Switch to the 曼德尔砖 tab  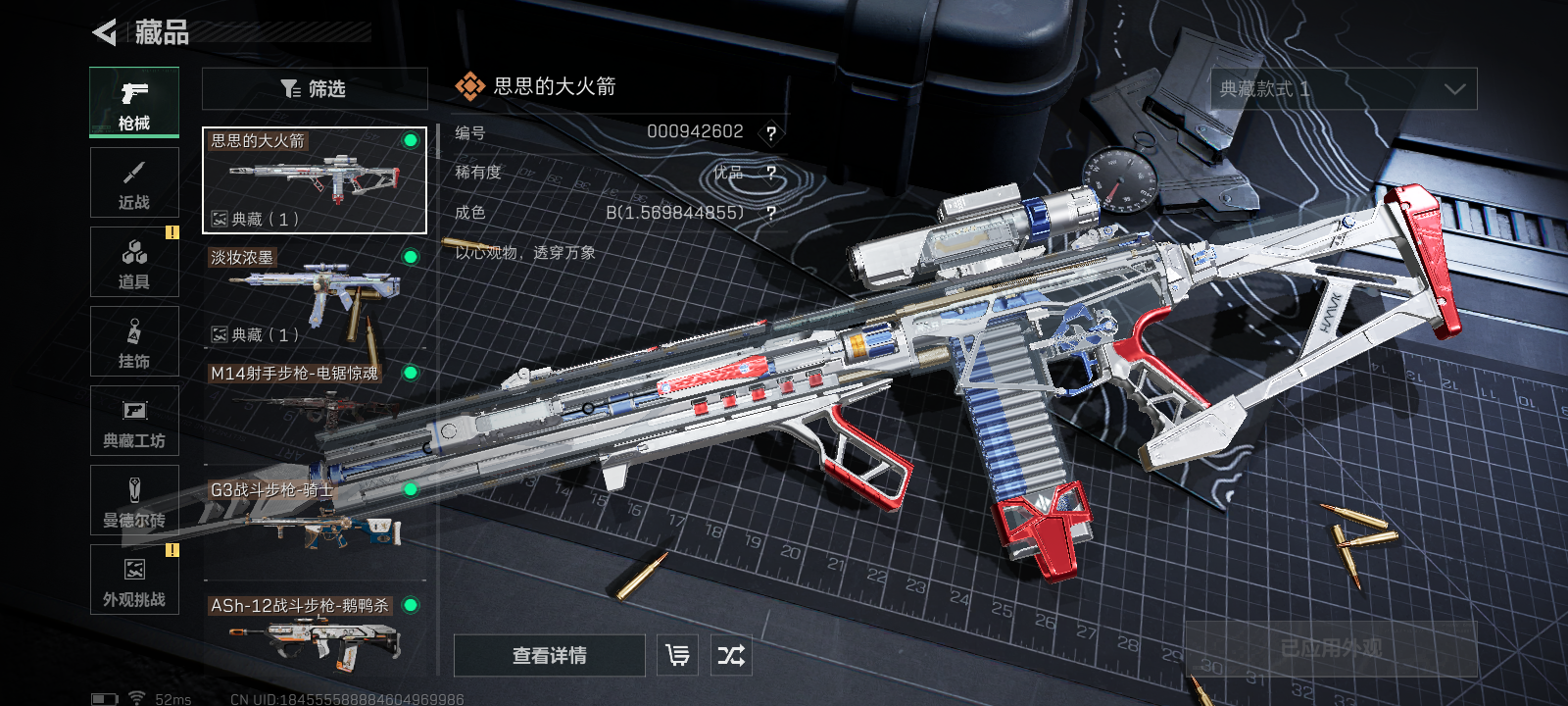pos(134,500)
